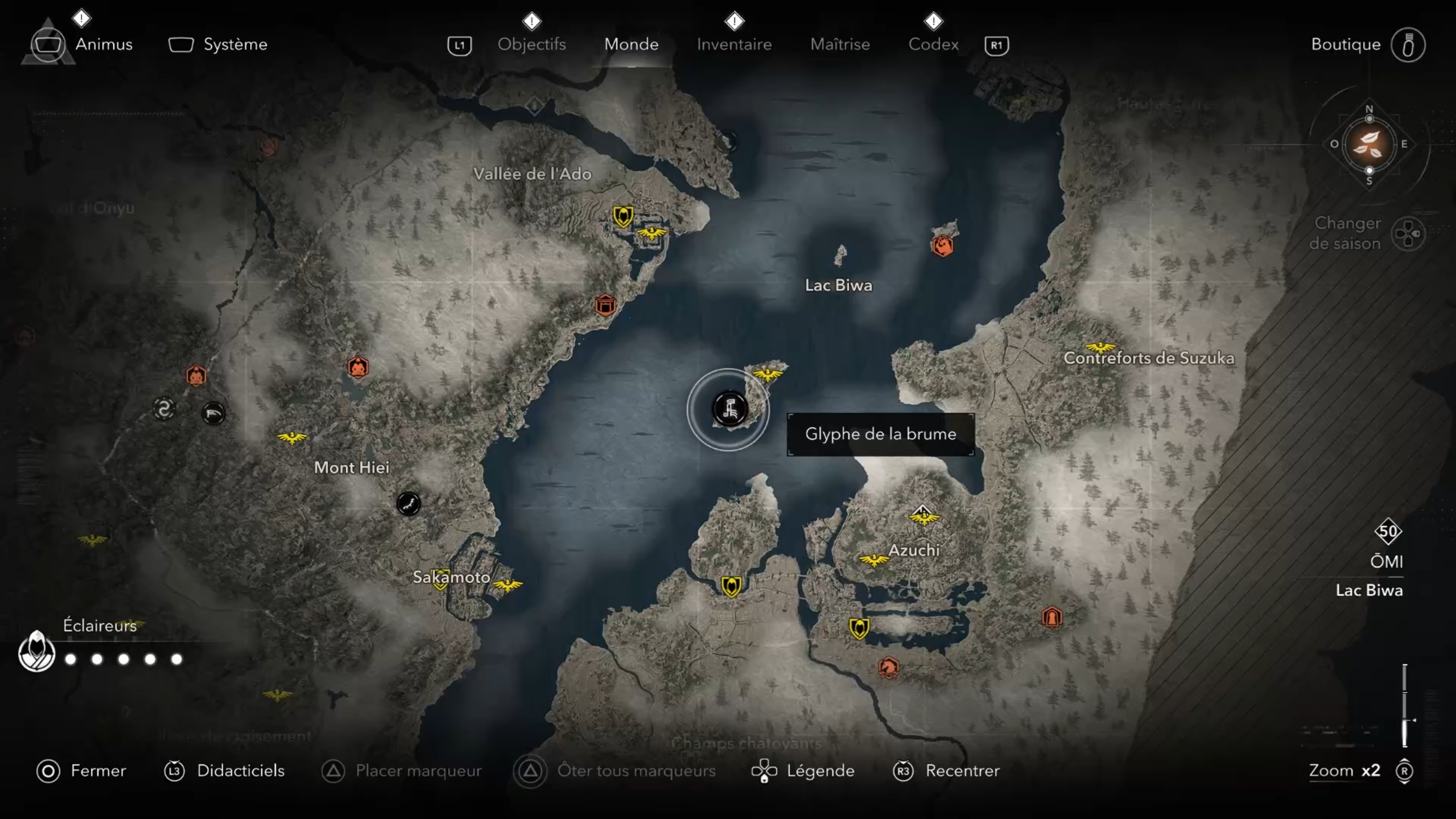Image resolution: width=1456 pixels, height=819 pixels.
Task: Click the Lac Biwa island red marker
Action: 942,245
